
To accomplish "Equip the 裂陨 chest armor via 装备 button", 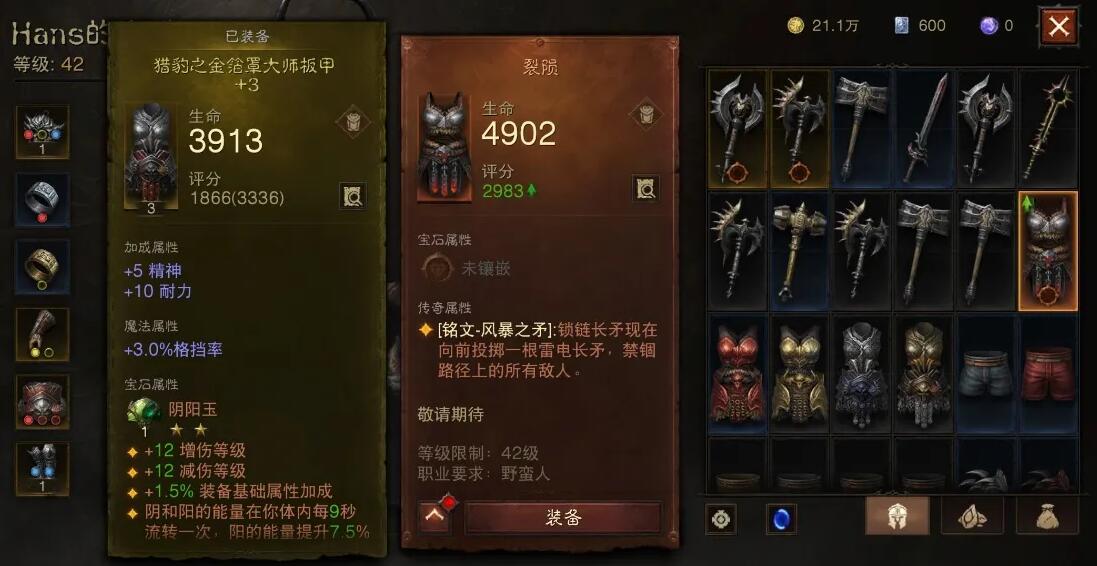I will (x=563, y=517).
